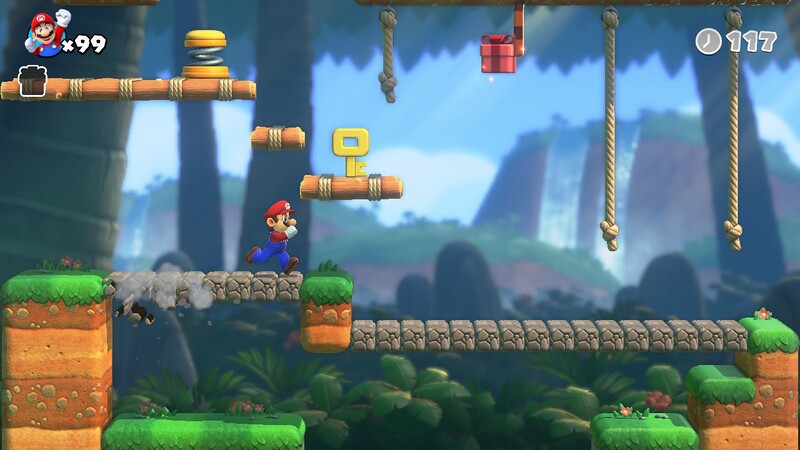Select the uncollected present indicator icon
Screen dimensions: 800x450
click(x=34, y=80)
